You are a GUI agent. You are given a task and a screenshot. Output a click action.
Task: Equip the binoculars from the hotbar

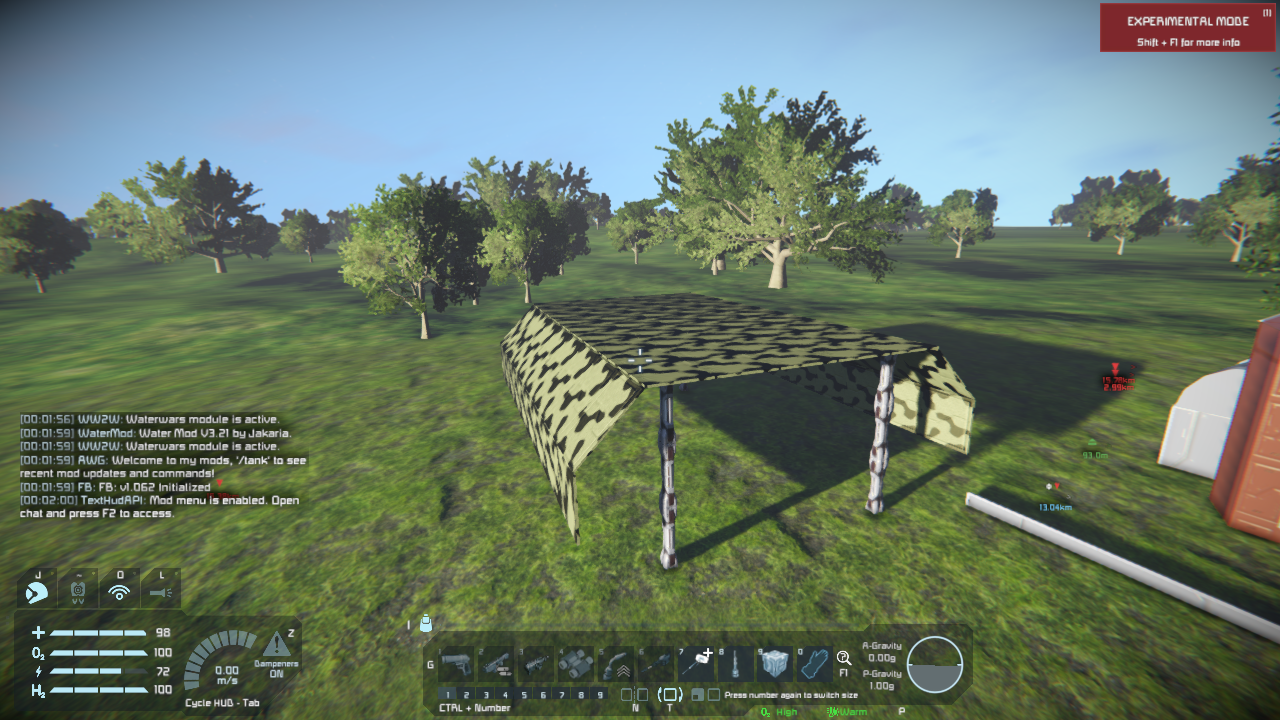[576, 663]
